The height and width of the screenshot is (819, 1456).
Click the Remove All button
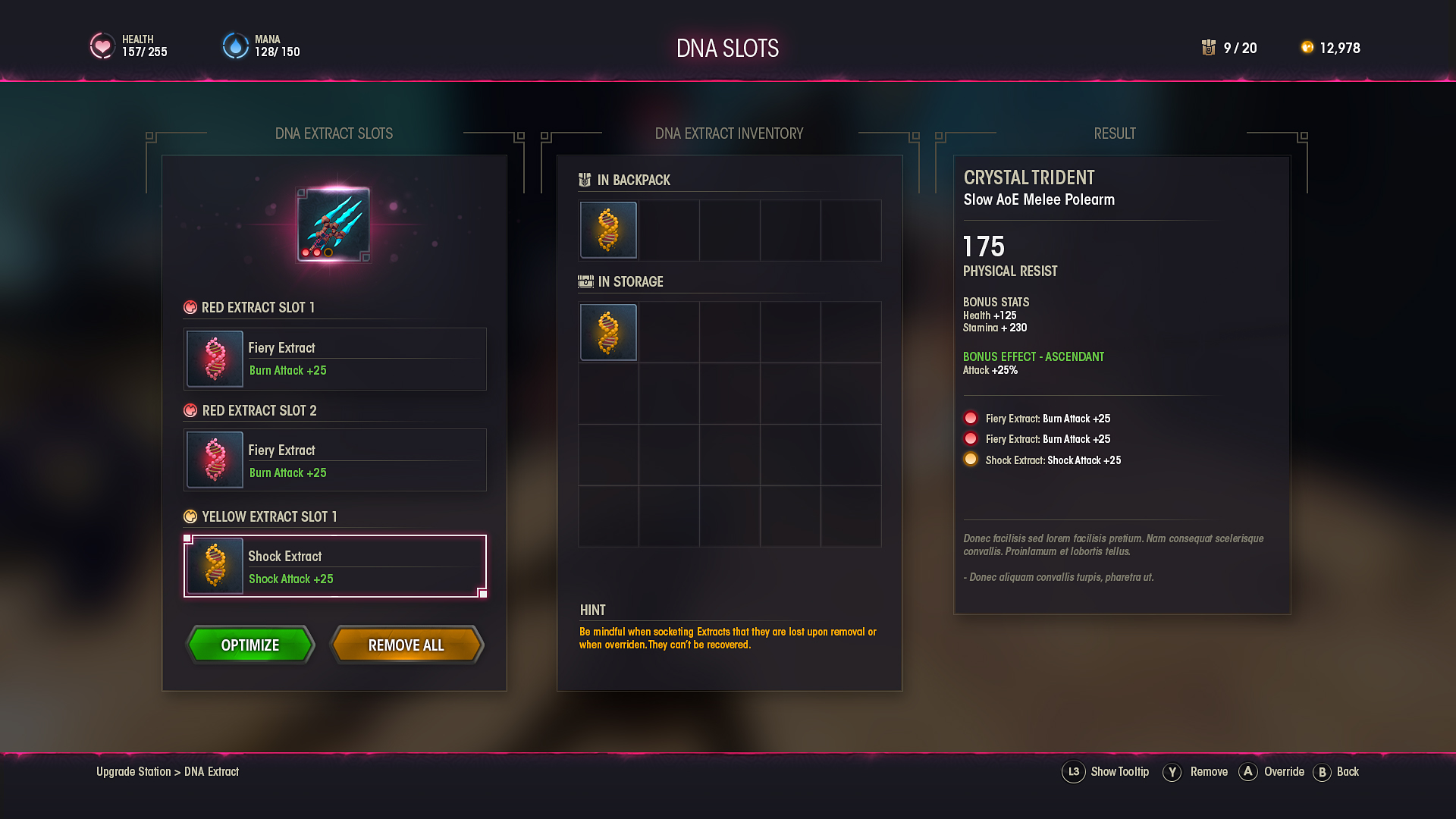pyautogui.click(x=406, y=645)
